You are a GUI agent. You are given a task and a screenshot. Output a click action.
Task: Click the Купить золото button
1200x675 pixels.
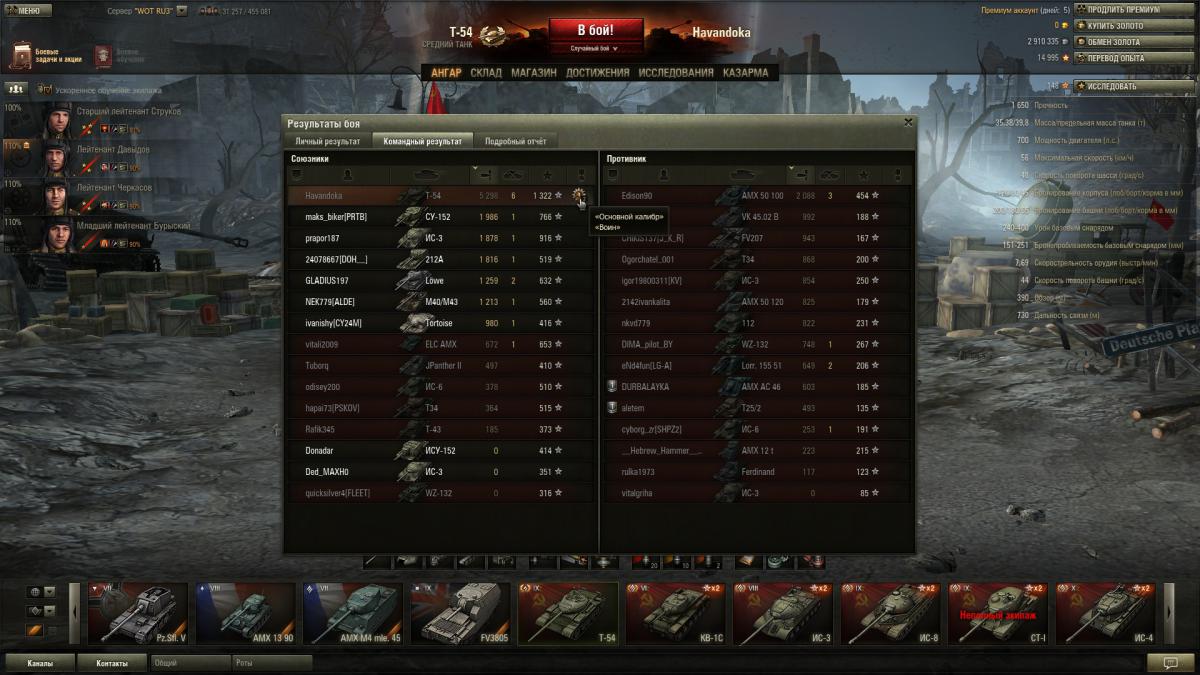1119,26
